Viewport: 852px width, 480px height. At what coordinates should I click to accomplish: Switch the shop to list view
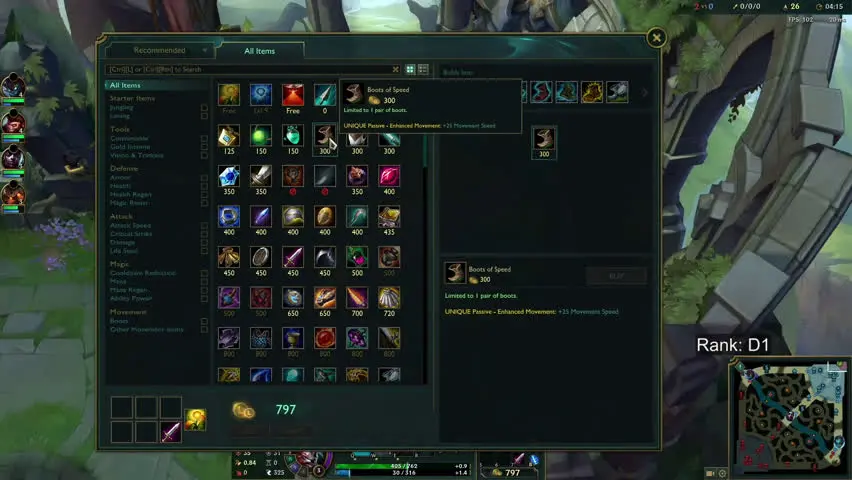pos(423,70)
